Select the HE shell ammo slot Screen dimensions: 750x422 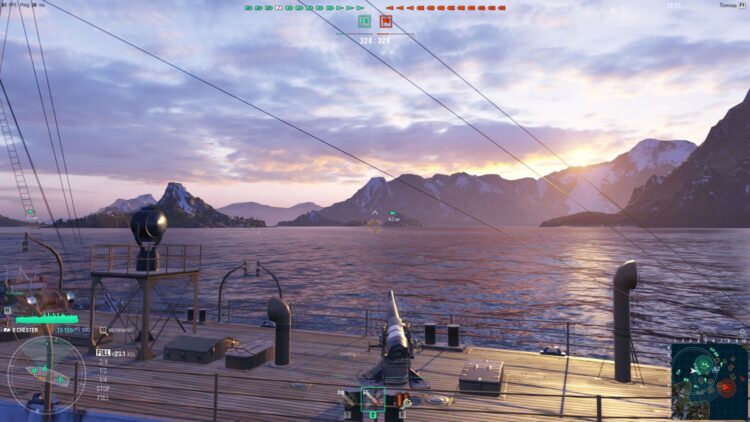[x=372, y=398]
